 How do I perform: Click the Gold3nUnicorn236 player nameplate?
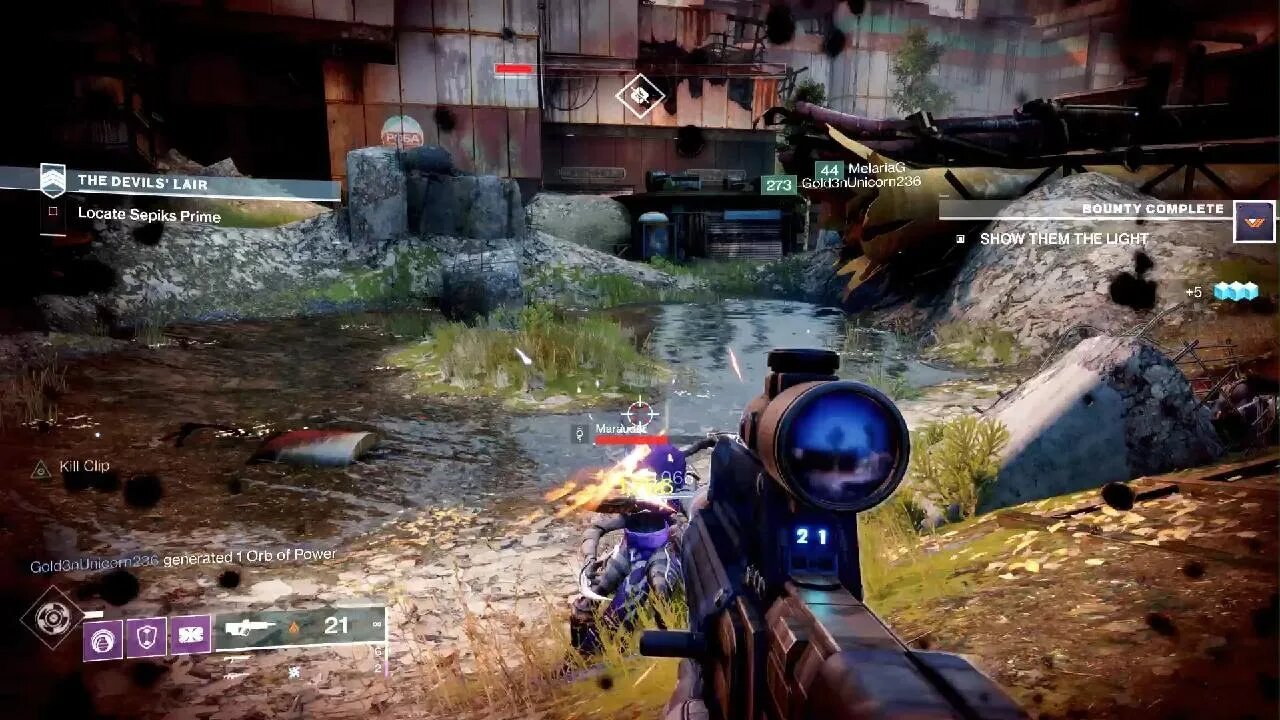(x=860, y=183)
